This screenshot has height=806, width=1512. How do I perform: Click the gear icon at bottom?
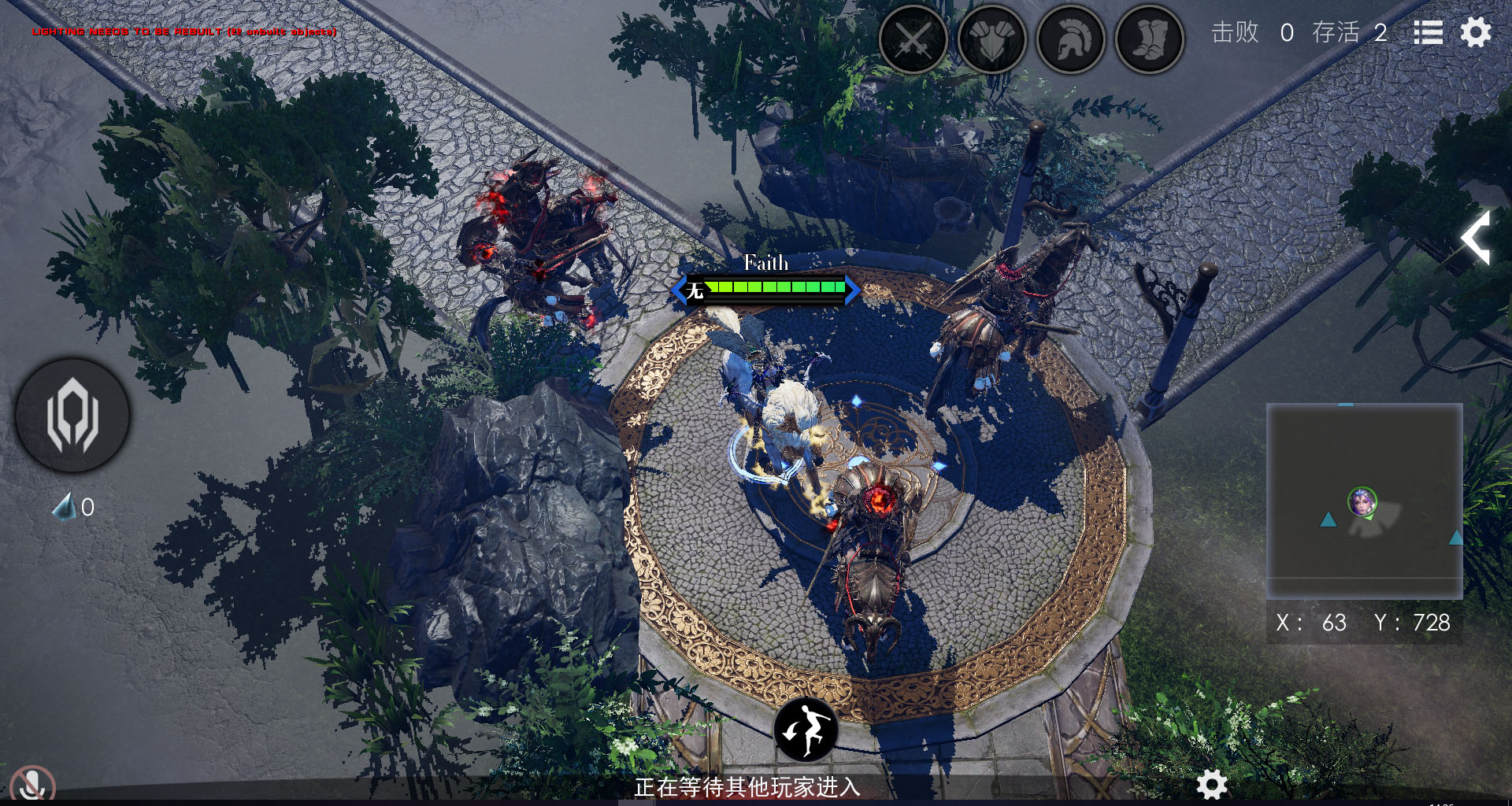(x=1211, y=784)
